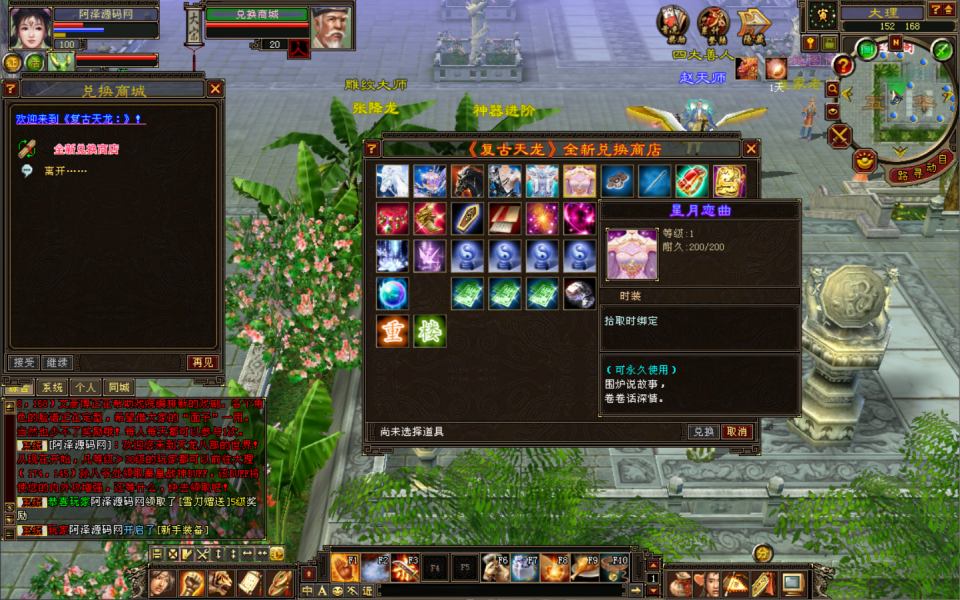Screen dimensions: 960x600
Task: Close the 全新兑换商店 shop window
Action: tap(751, 149)
